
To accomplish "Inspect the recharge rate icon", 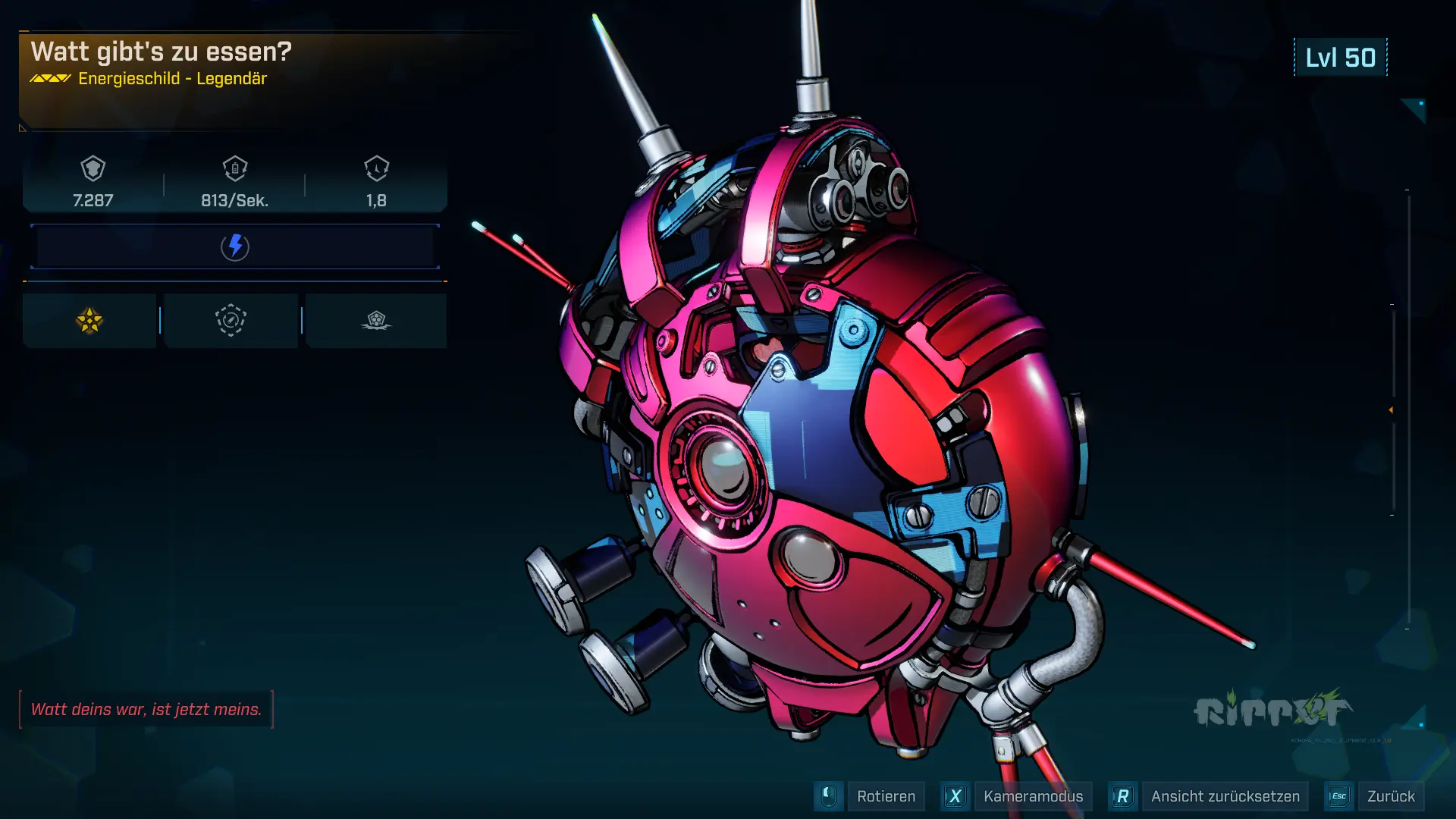I will tap(235, 168).
